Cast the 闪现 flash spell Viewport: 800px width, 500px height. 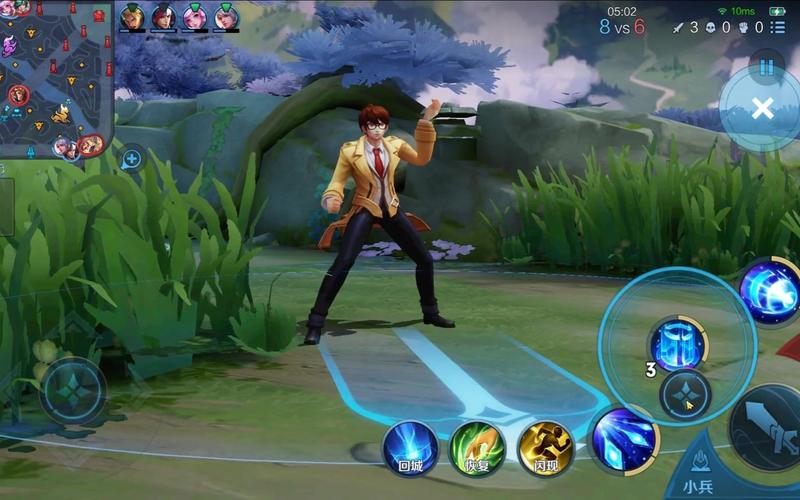click(x=545, y=447)
